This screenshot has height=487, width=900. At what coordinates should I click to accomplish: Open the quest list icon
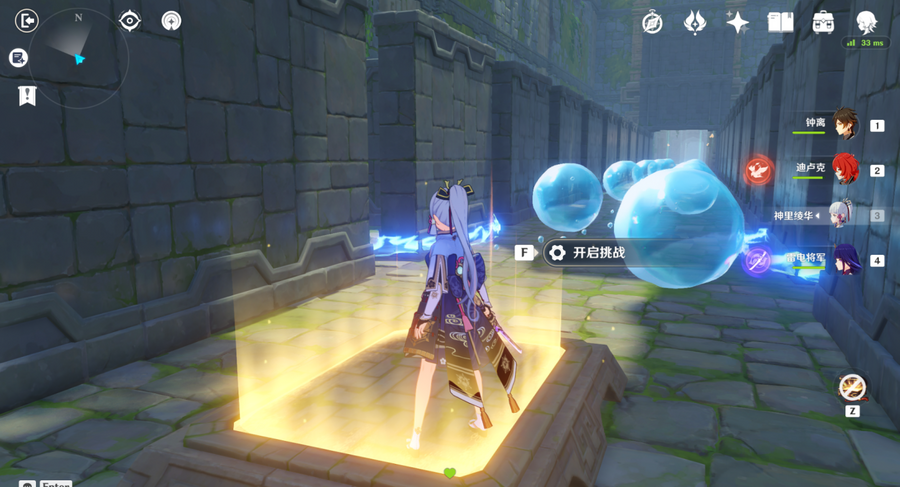pyautogui.click(x=18, y=58)
